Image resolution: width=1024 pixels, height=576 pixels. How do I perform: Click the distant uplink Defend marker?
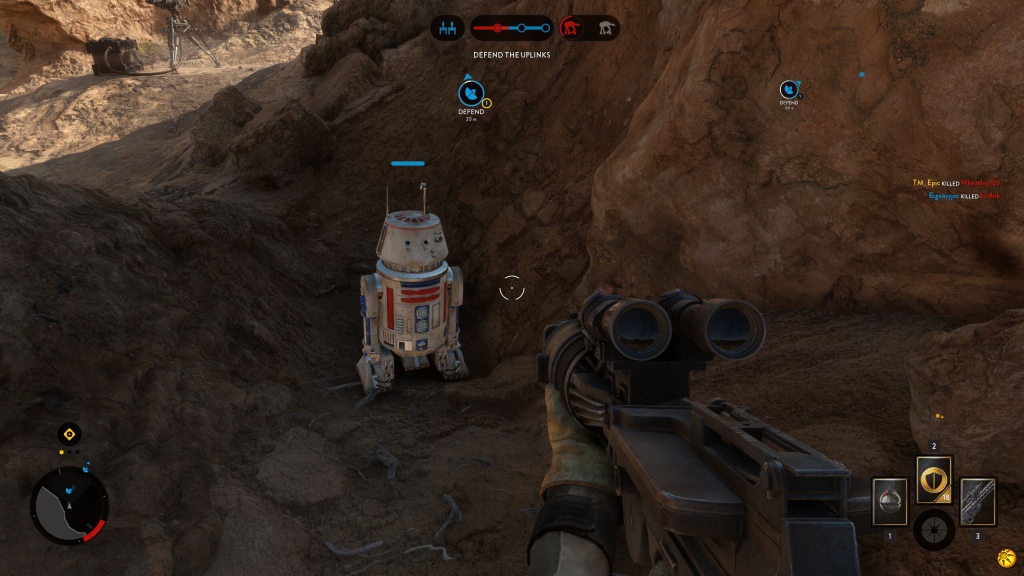pos(789,91)
